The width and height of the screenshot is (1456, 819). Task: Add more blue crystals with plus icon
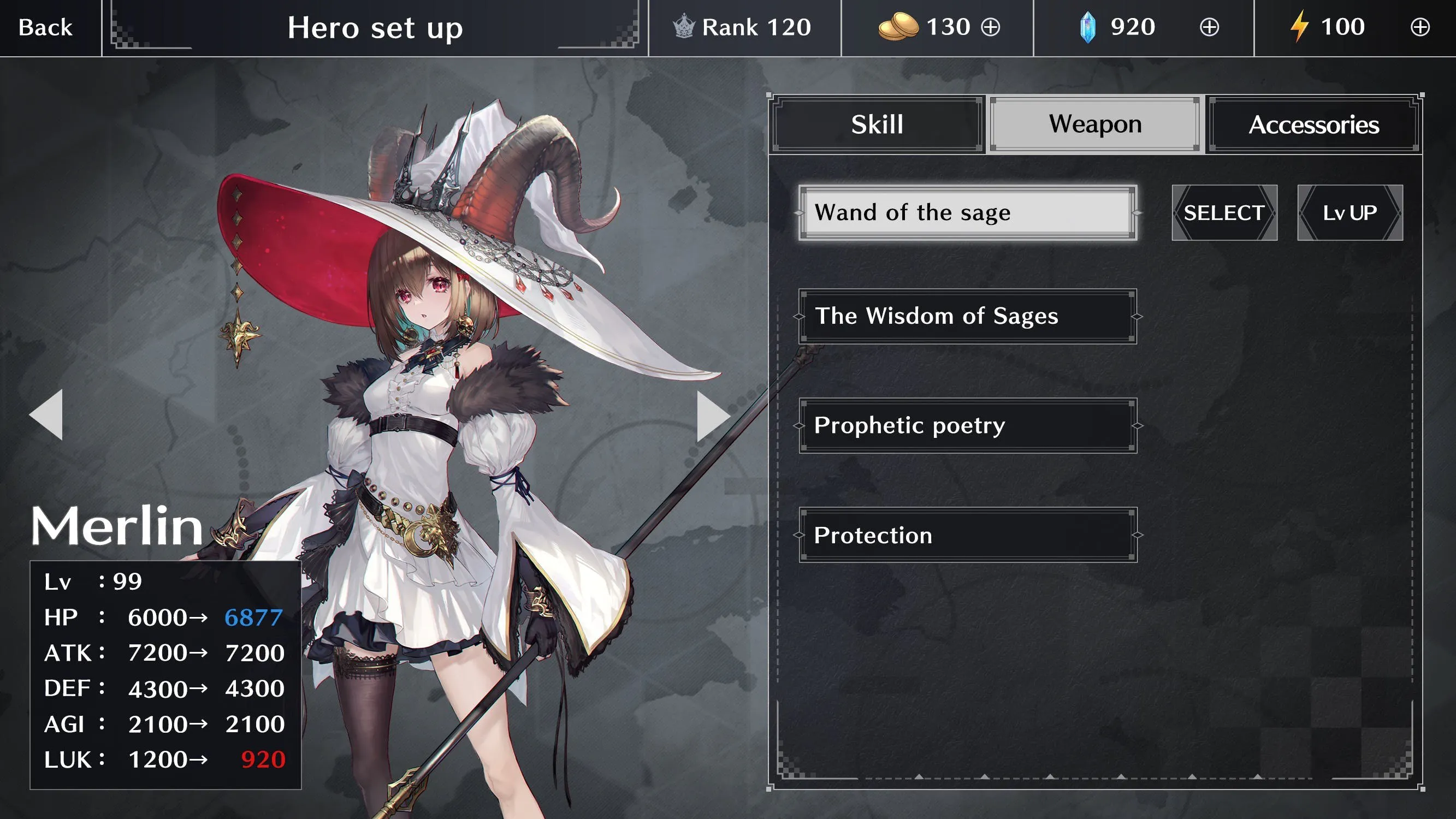click(1209, 27)
